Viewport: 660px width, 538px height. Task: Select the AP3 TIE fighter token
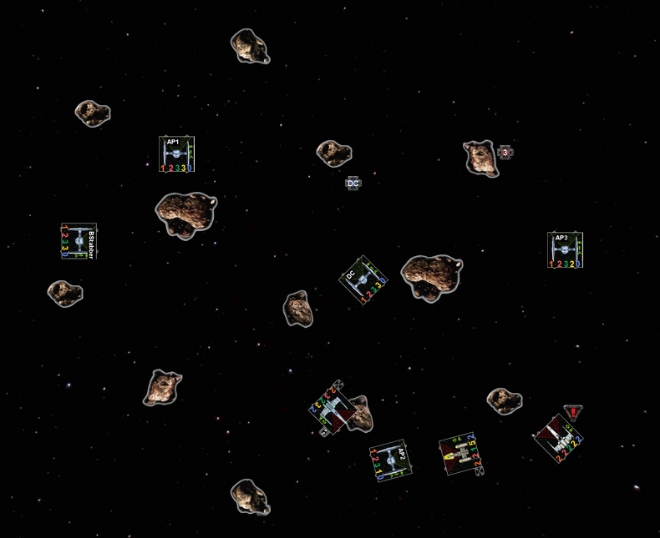[565, 249]
